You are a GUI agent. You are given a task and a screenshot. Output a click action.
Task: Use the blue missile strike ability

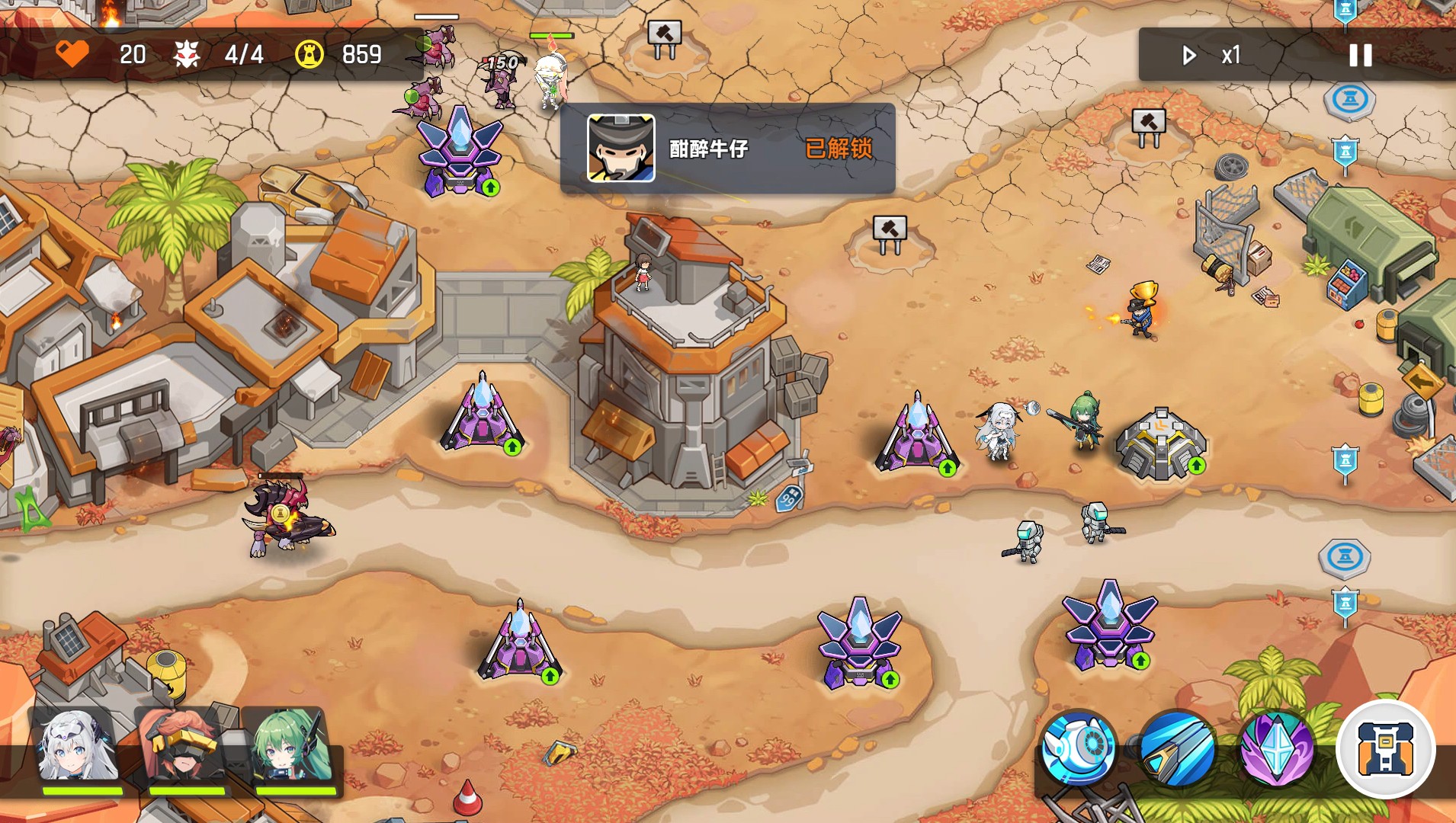coord(1178,748)
